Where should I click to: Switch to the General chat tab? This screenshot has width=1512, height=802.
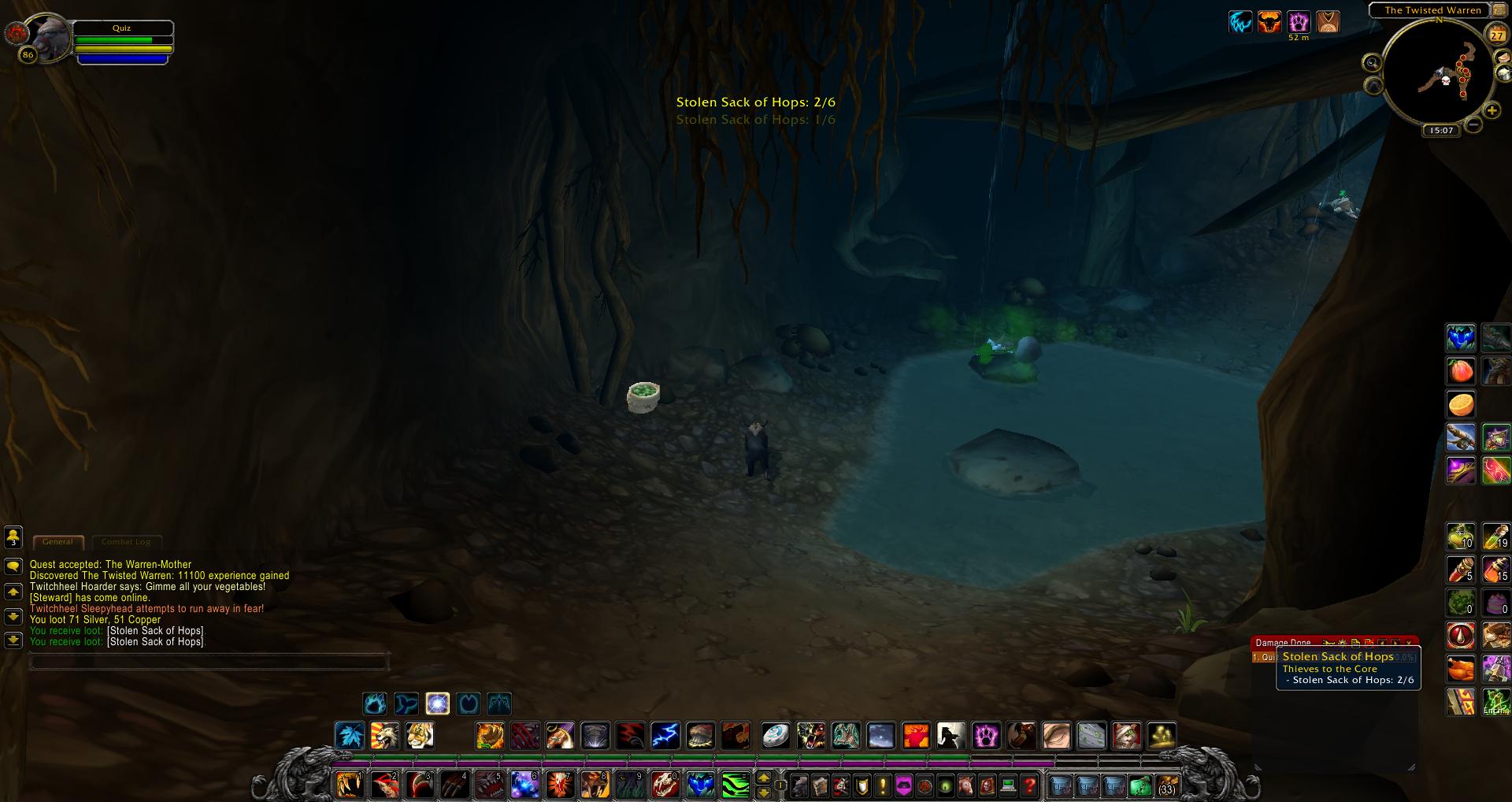pyautogui.click(x=57, y=542)
